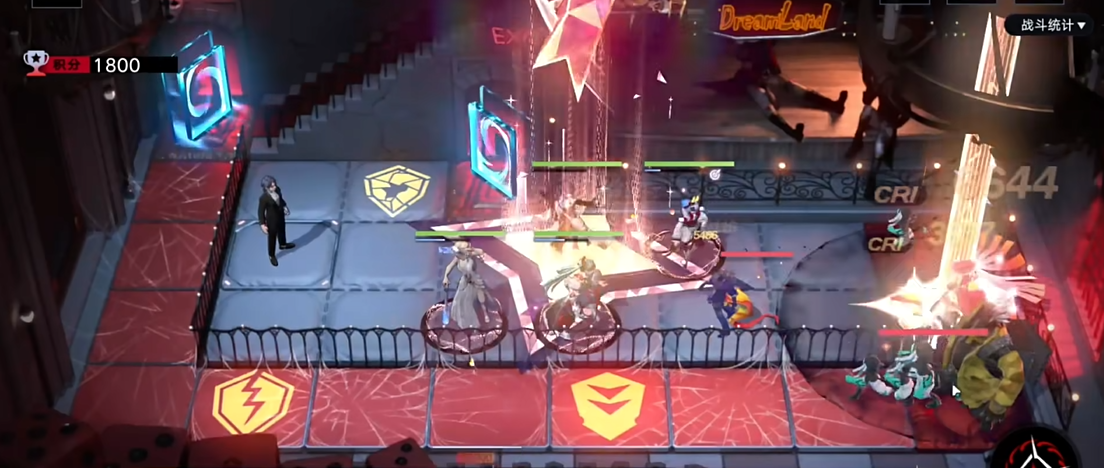Expand the 战斗统计 battle statistics dropdown
The image size is (1104, 468).
click(1051, 25)
